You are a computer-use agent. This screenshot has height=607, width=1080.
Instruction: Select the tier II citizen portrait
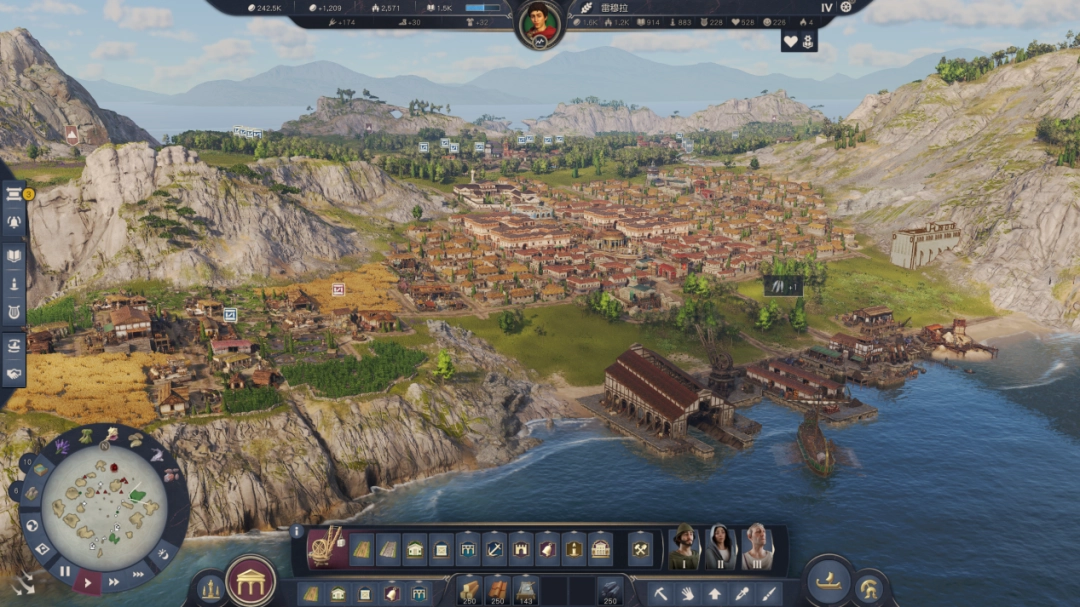[x=721, y=547]
